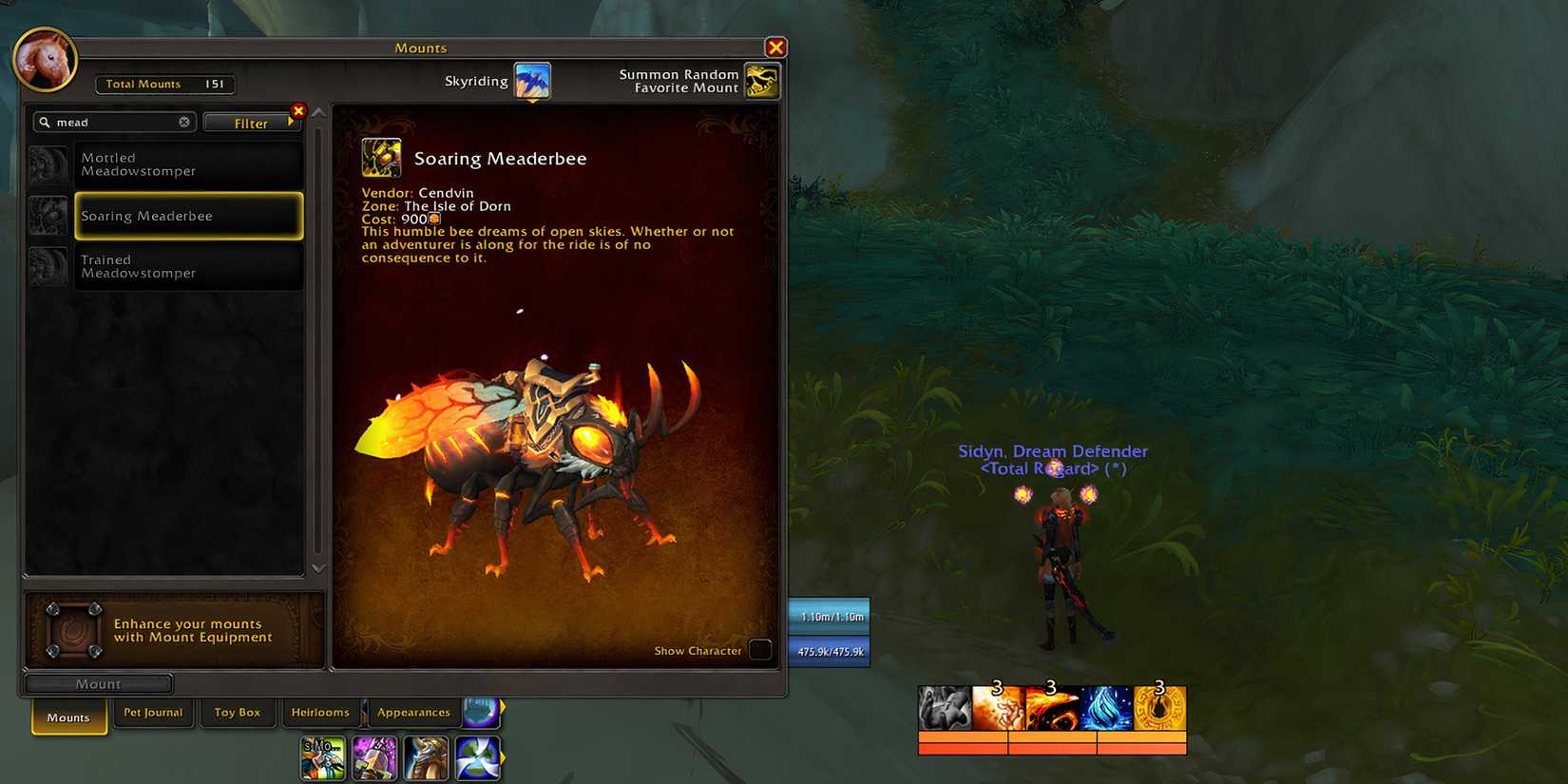Image resolution: width=1568 pixels, height=784 pixels.
Task: Click the scroll-down arrow on the mount list
Action: [316, 567]
